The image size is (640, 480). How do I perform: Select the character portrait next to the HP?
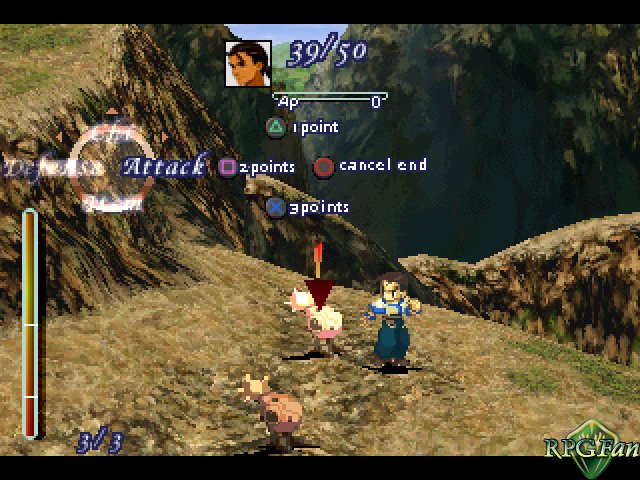[x=248, y=63]
